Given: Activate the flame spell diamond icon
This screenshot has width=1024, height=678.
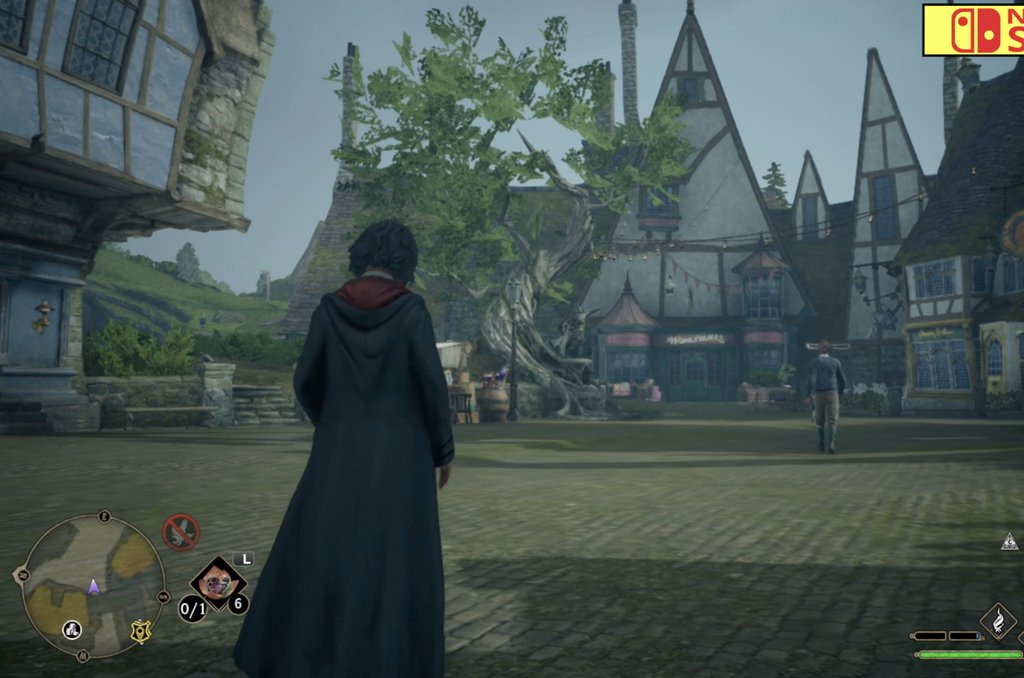Looking at the screenshot, I should click(997, 620).
